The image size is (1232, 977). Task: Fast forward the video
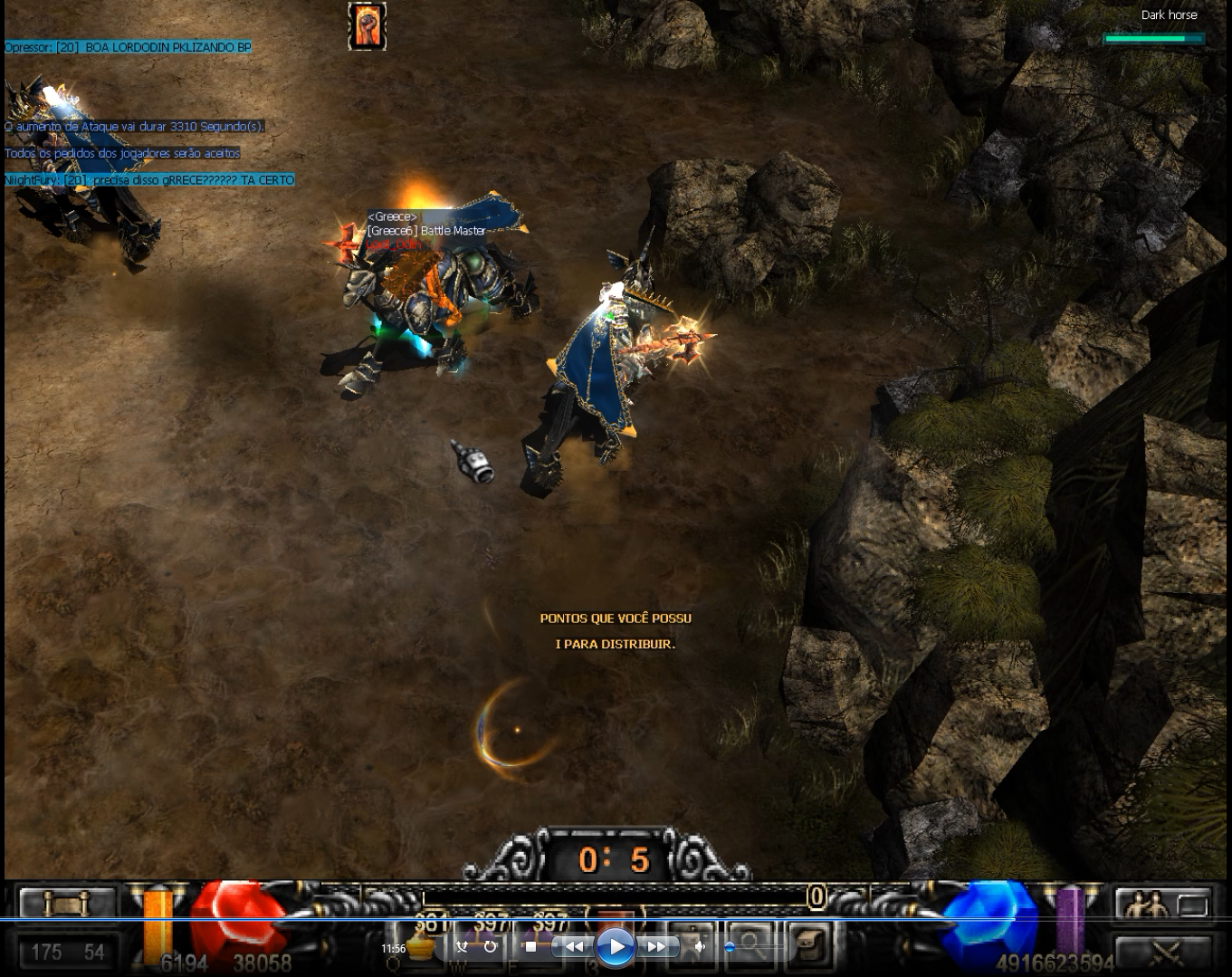point(656,947)
